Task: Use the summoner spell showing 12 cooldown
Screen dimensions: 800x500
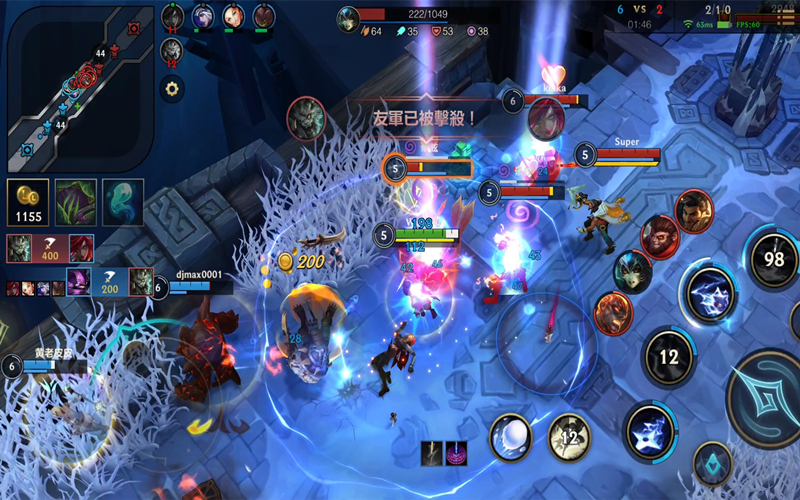Action: click(x=569, y=435)
